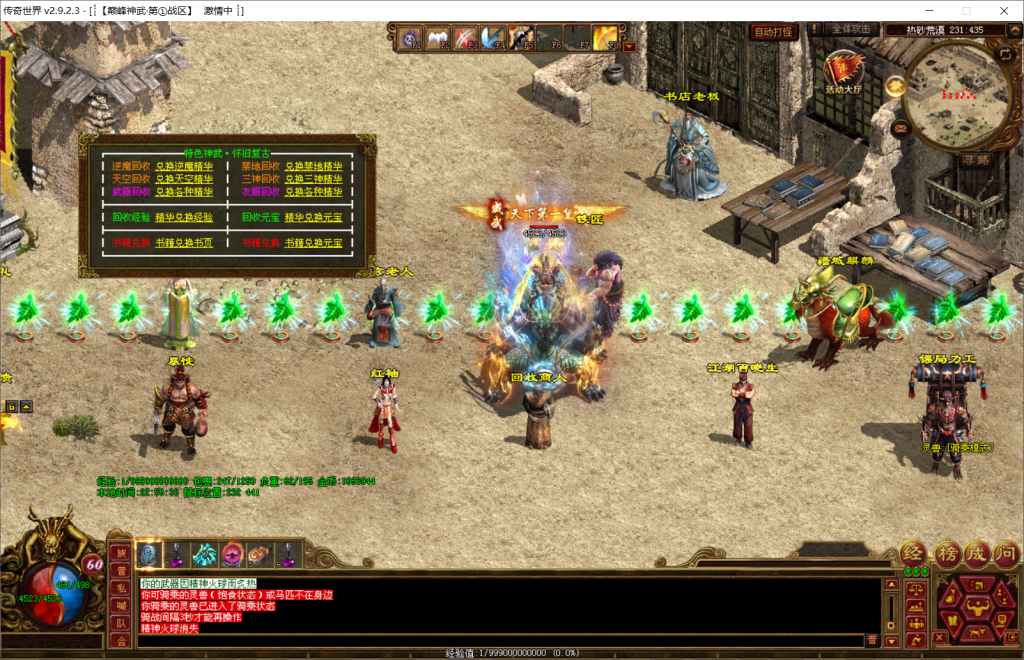Image resolution: width=1024 pixels, height=660 pixels.
Task: Click the 寻路 pathfinding button
Action: pyautogui.click(x=975, y=159)
